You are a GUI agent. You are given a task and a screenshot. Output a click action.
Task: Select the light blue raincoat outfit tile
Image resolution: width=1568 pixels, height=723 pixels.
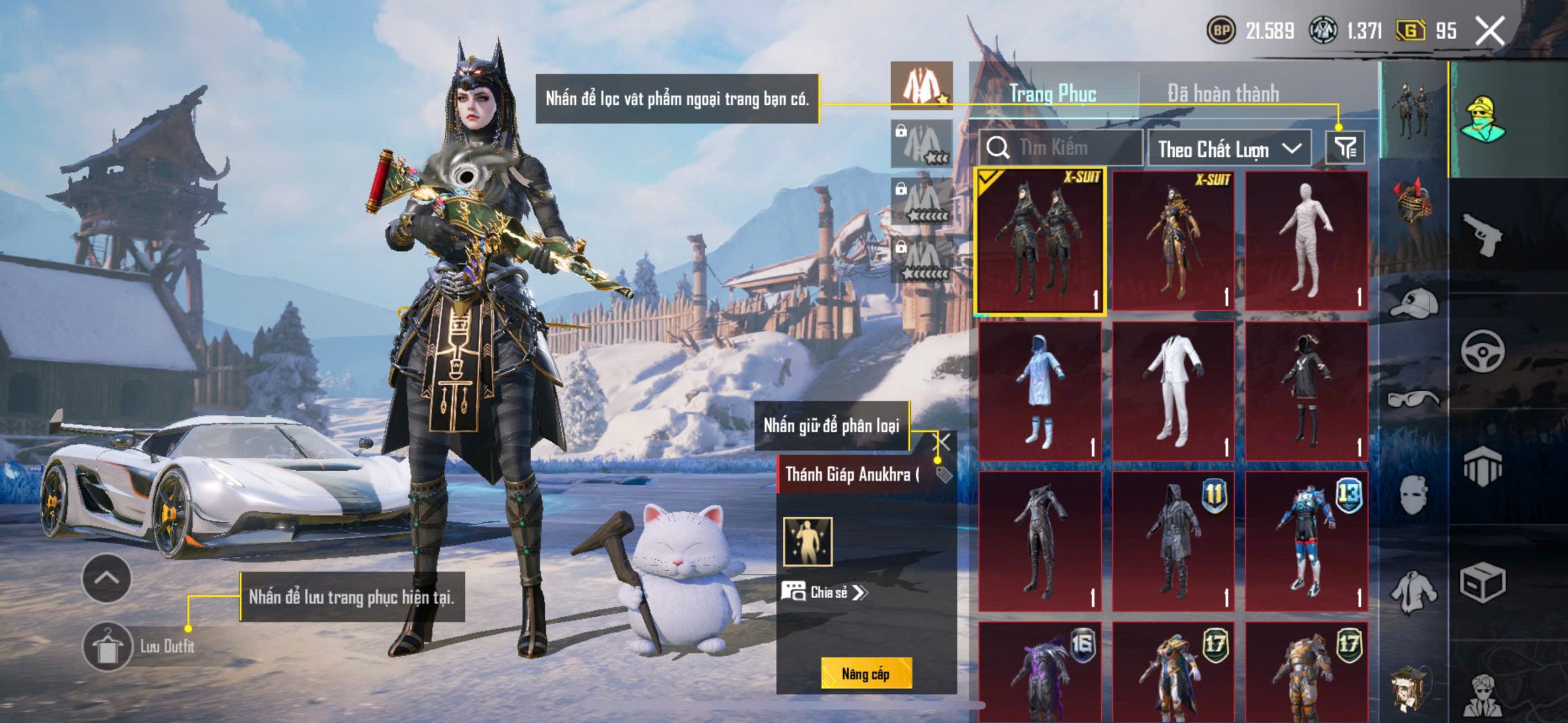pos(1039,391)
